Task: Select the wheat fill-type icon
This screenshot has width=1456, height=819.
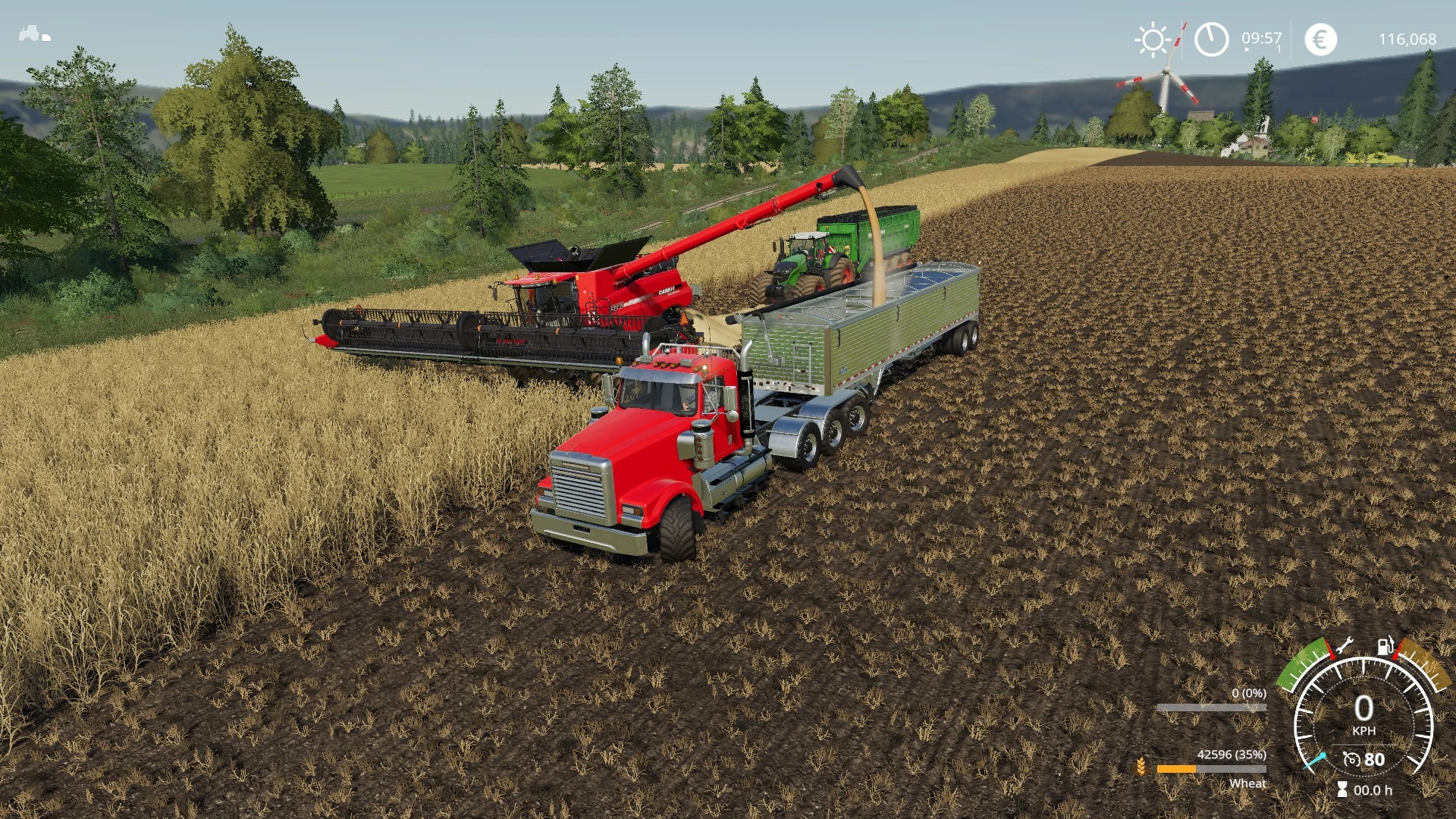Action: tap(1141, 767)
